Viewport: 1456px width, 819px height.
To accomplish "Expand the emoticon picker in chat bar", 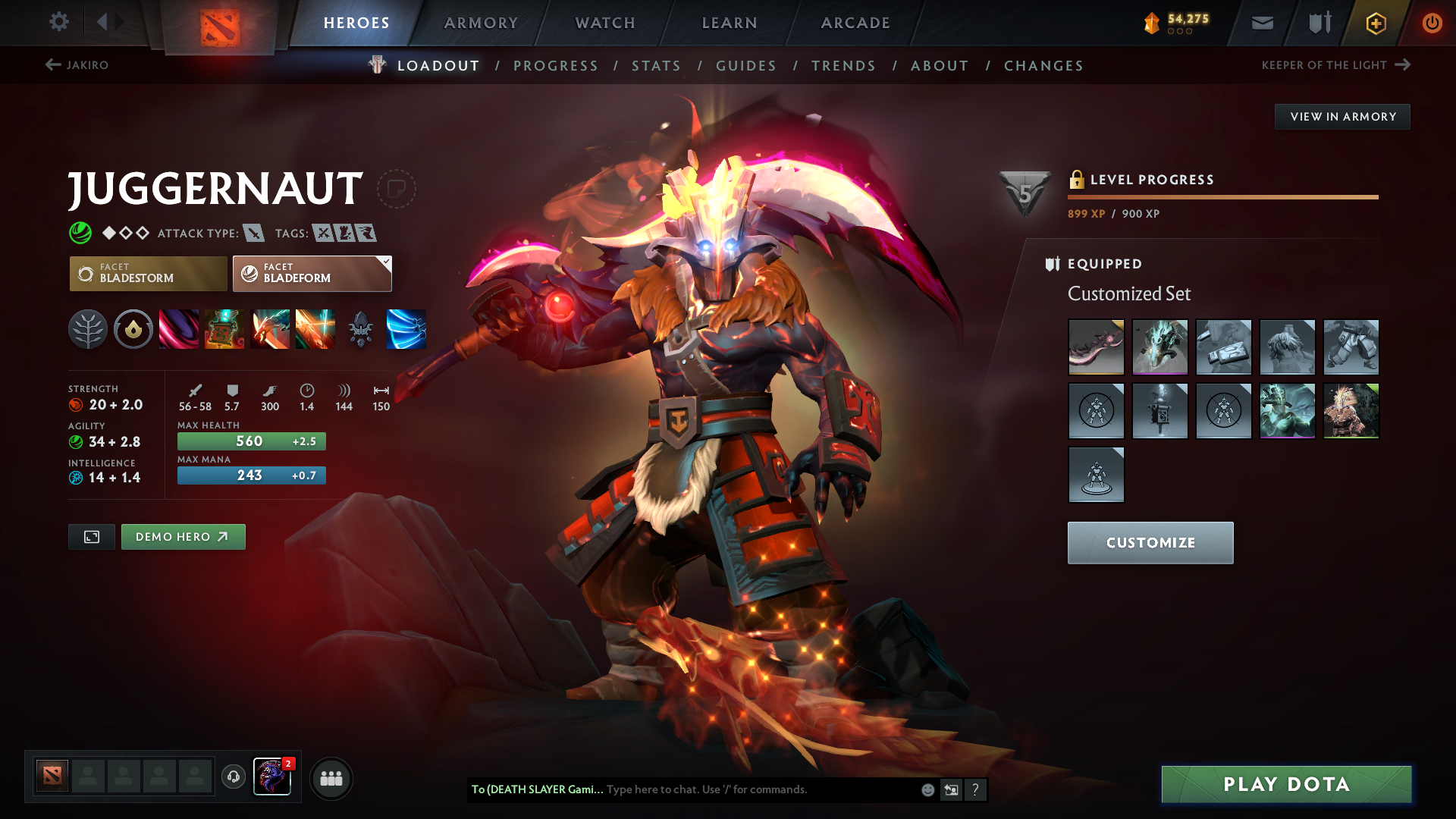I will 927,789.
